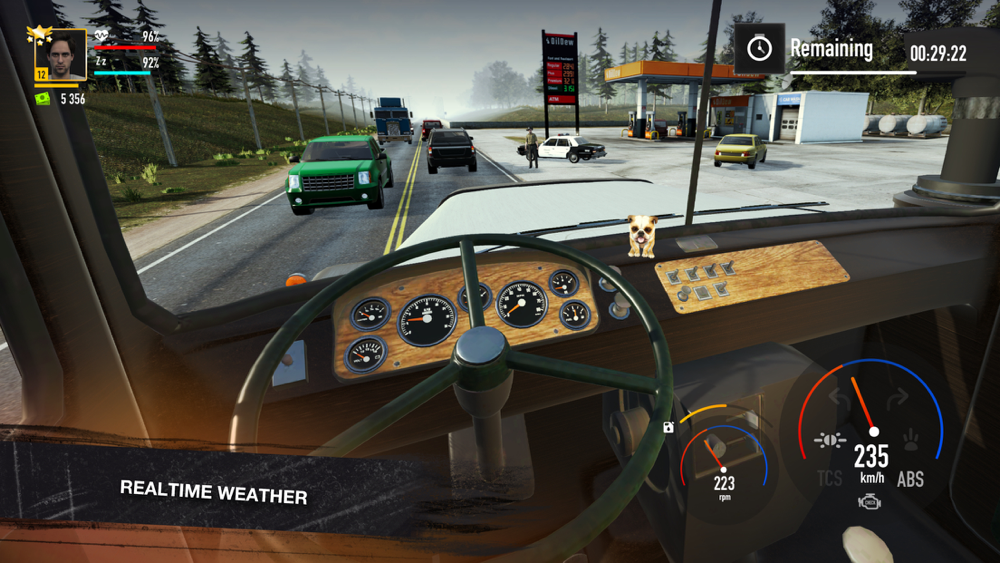Tap the check engine warning icon

(x=870, y=502)
